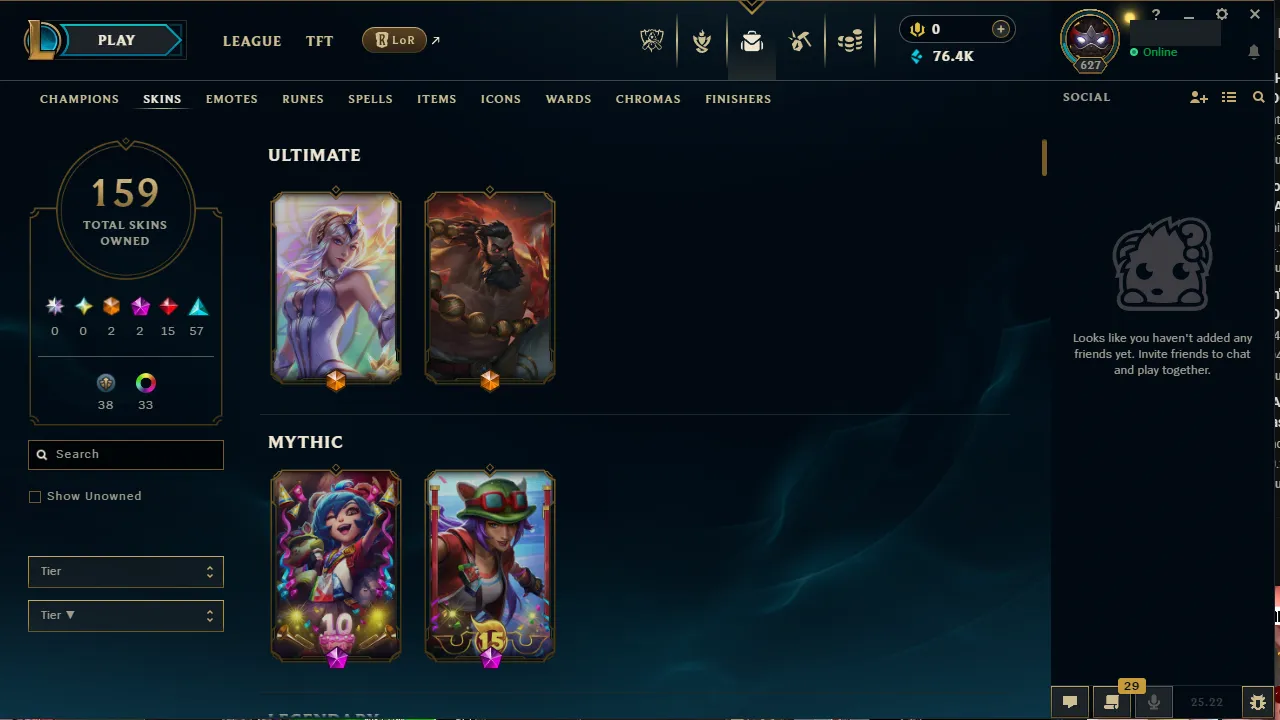Click the skin Search input field
Viewport: 1280px width, 720px height.
click(125, 454)
